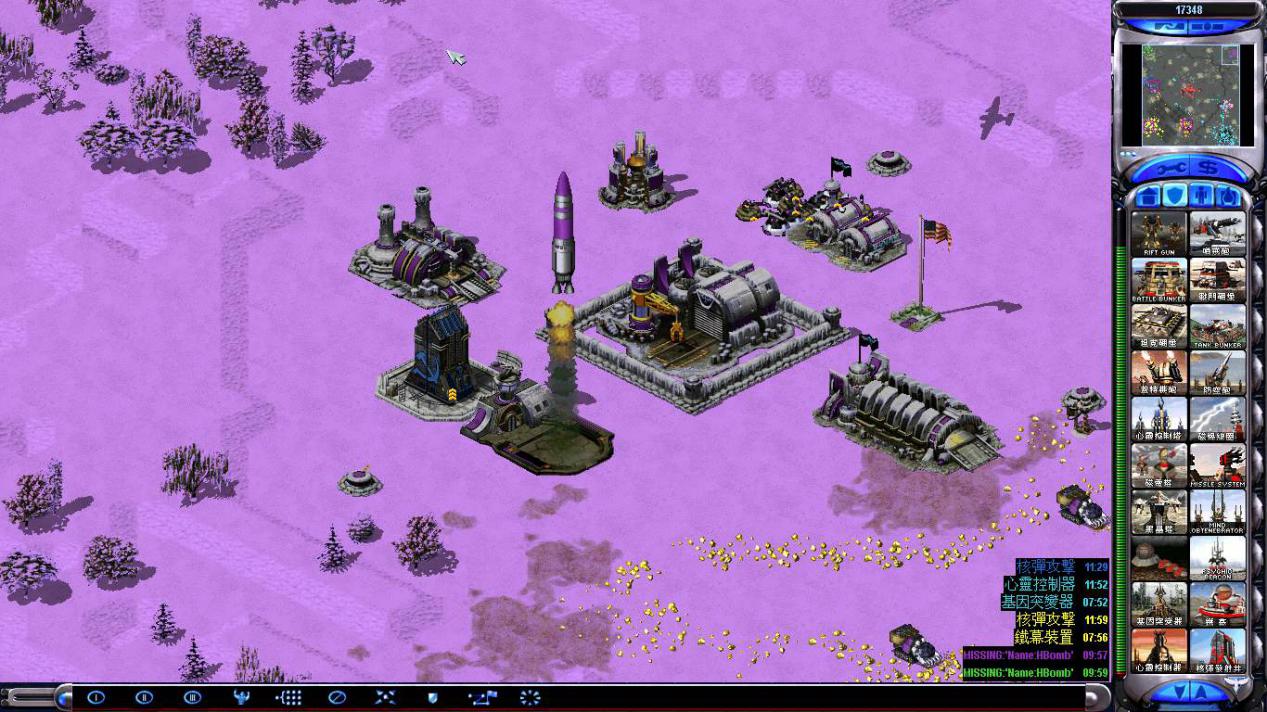Activate the guard shield command
This screenshot has width=1267, height=712.
point(433,697)
